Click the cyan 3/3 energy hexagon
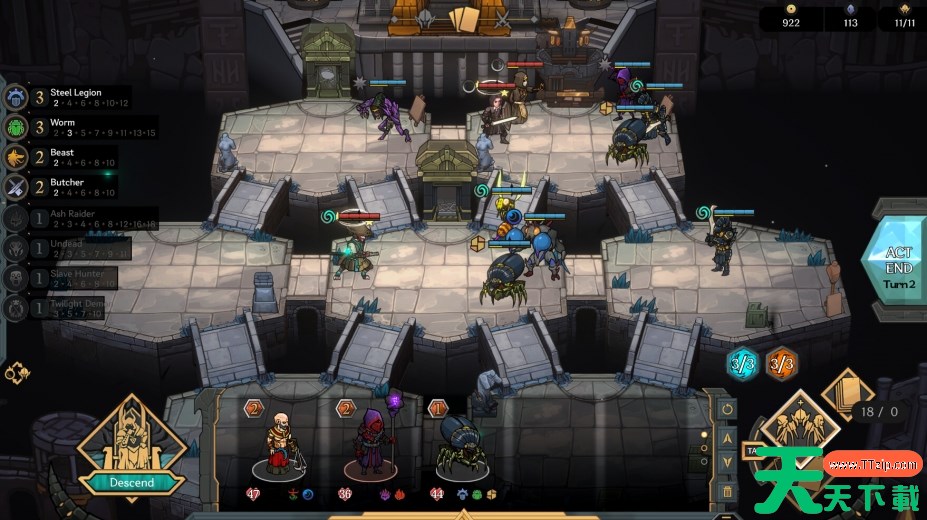The width and height of the screenshot is (927, 520). click(x=743, y=361)
